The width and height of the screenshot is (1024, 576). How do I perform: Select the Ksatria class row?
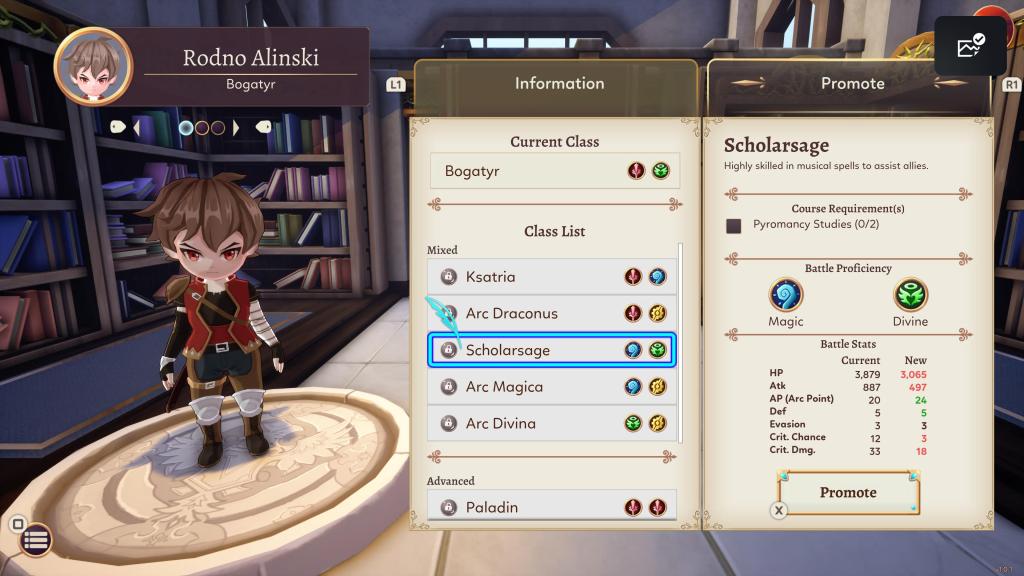pos(552,277)
